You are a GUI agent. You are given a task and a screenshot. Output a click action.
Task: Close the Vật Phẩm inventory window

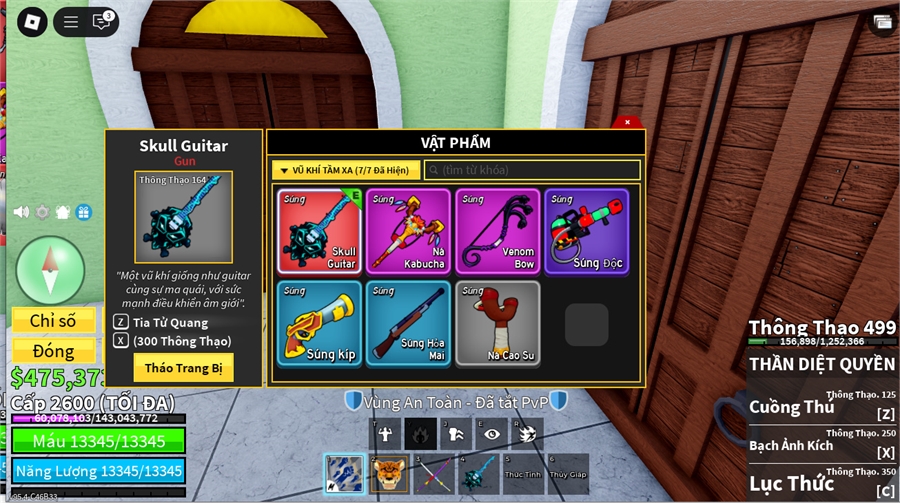[x=627, y=122]
